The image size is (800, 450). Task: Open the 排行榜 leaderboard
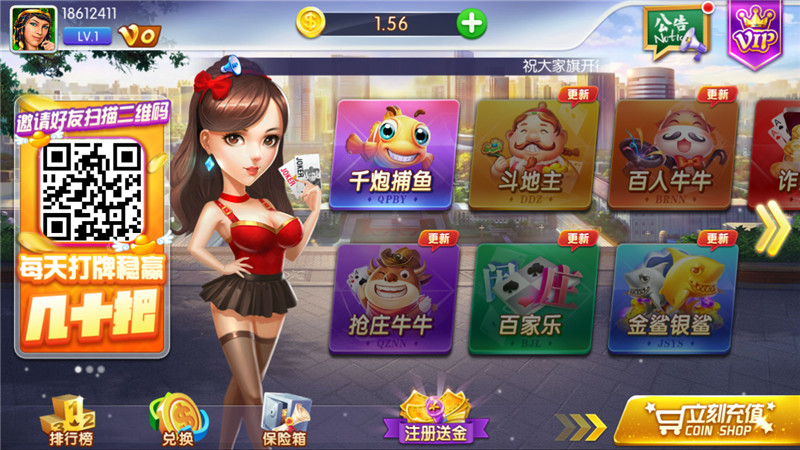click(x=72, y=418)
